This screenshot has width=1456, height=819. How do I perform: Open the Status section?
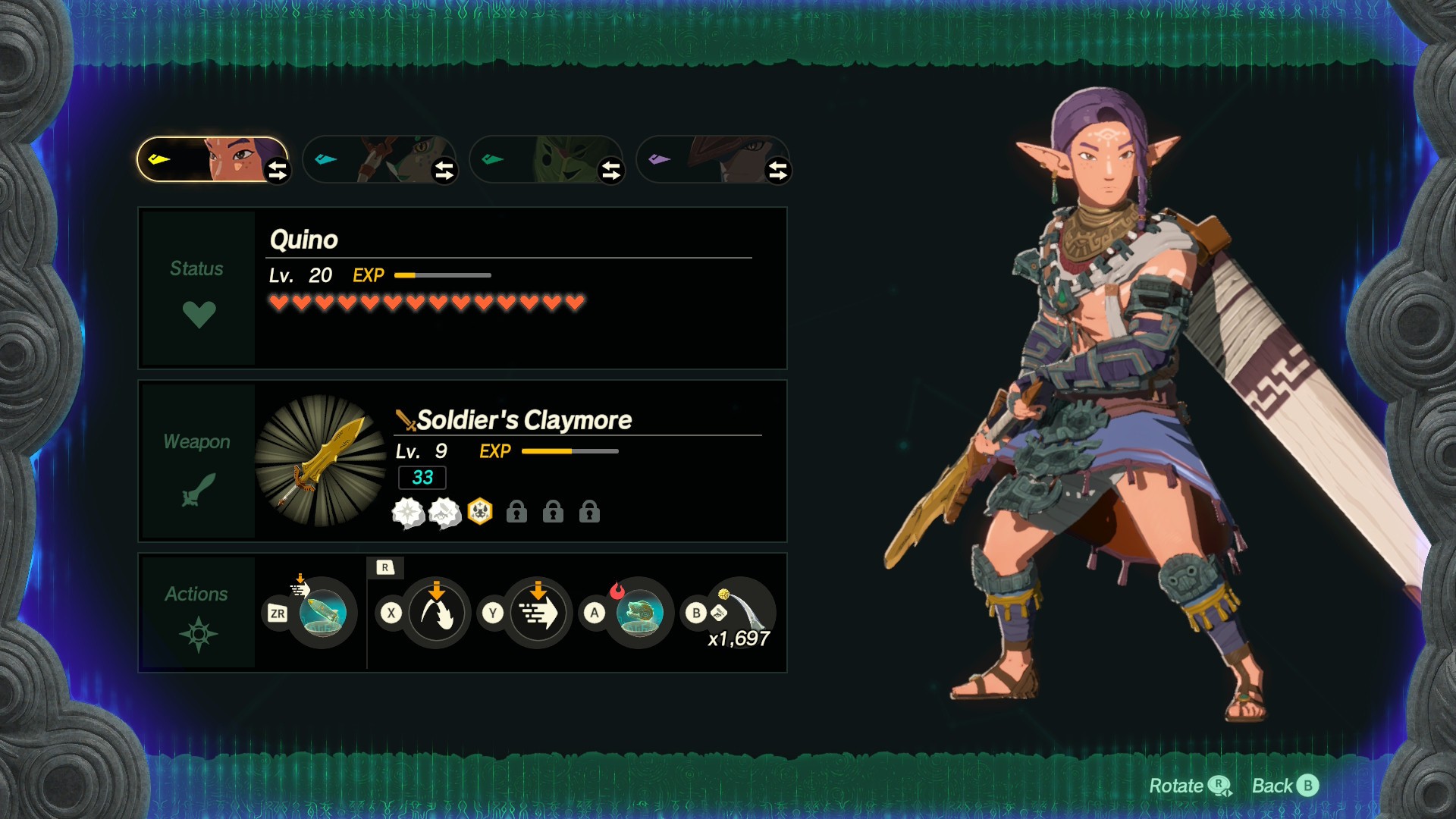pos(198,289)
